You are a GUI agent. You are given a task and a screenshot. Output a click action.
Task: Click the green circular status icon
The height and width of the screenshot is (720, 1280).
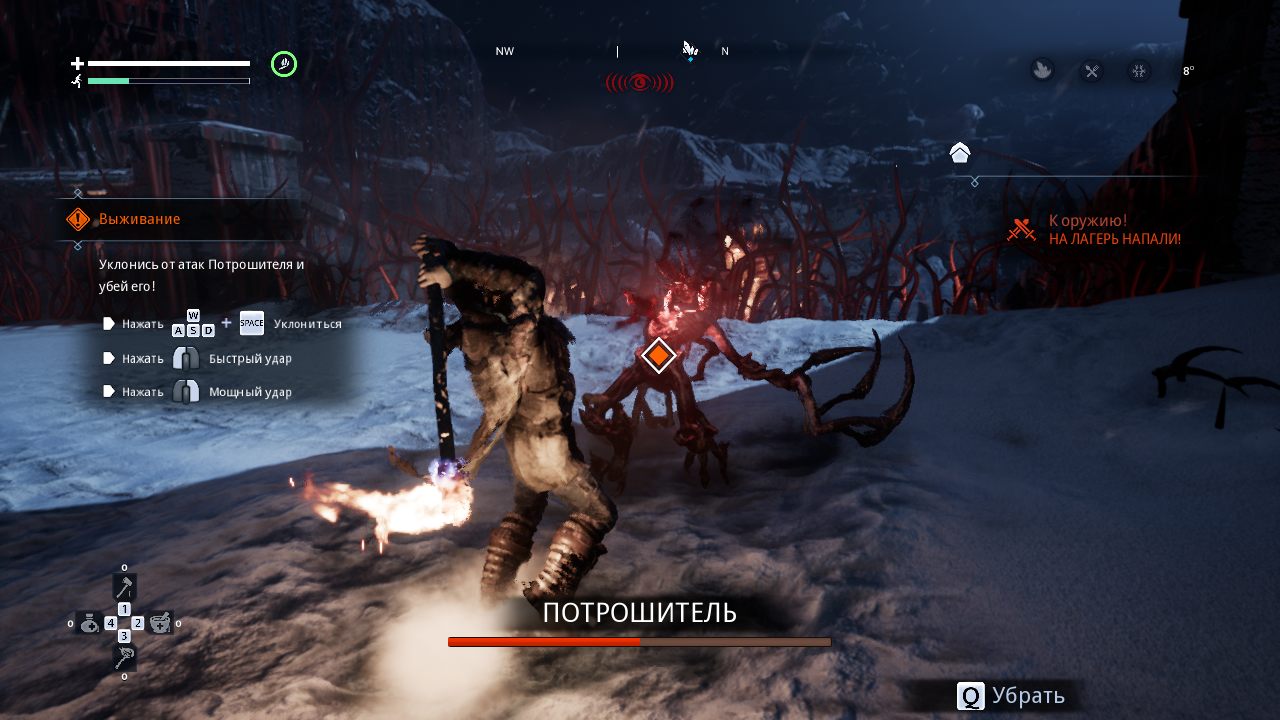[284, 65]
